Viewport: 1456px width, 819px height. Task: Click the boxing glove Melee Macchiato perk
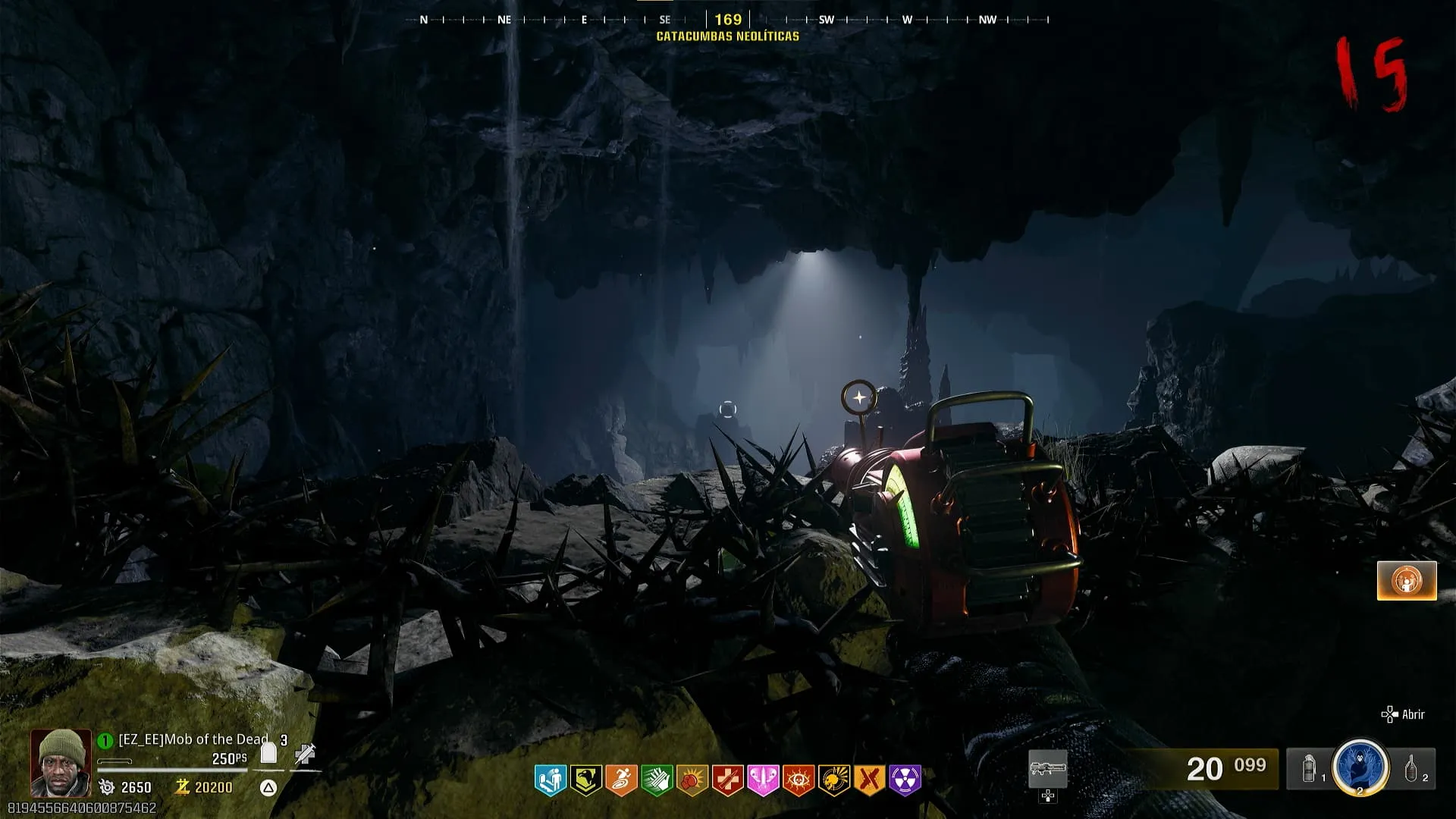[692, 780]
